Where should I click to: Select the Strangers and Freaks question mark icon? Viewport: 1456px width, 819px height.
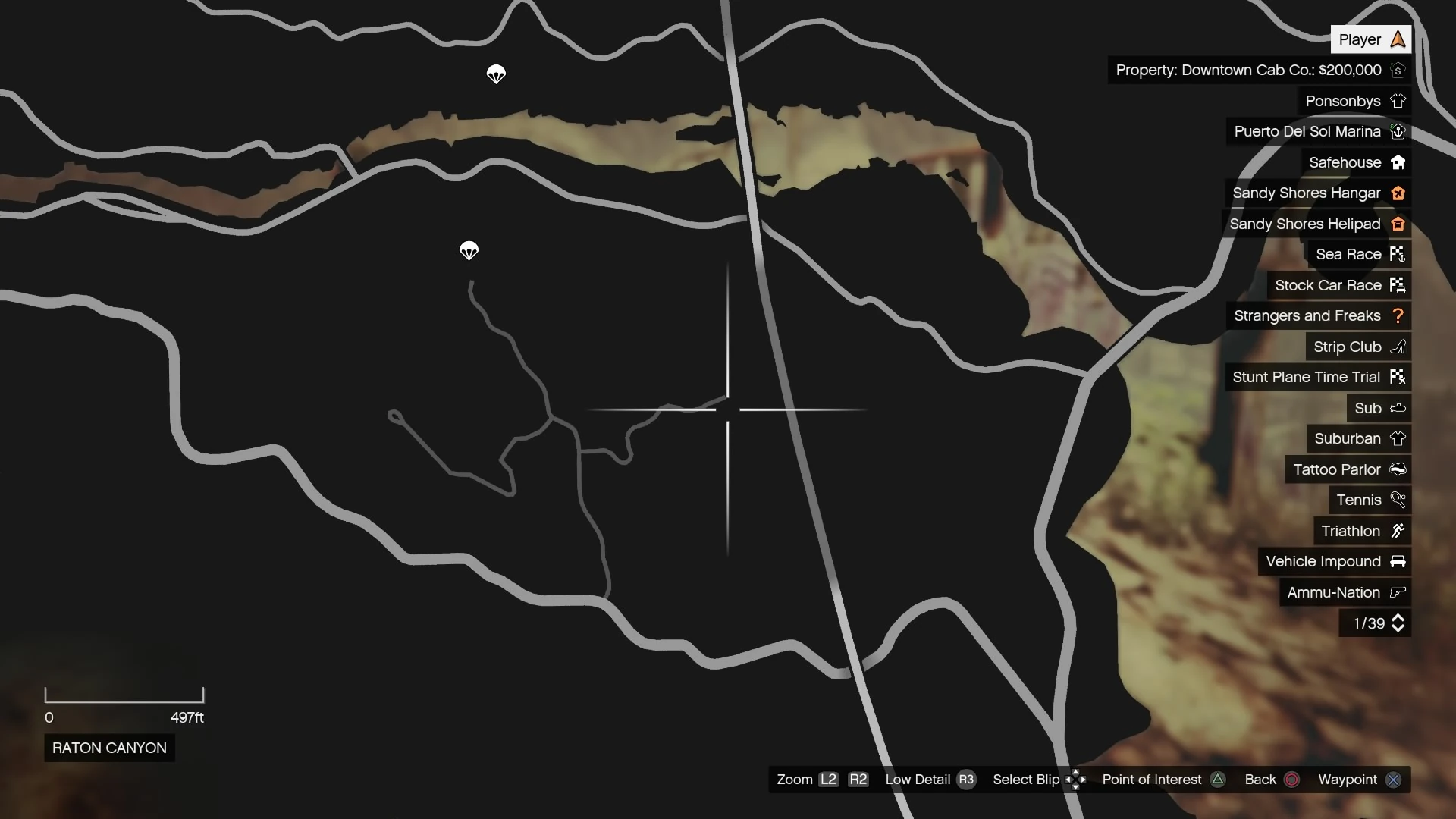tap(1399, 315)
